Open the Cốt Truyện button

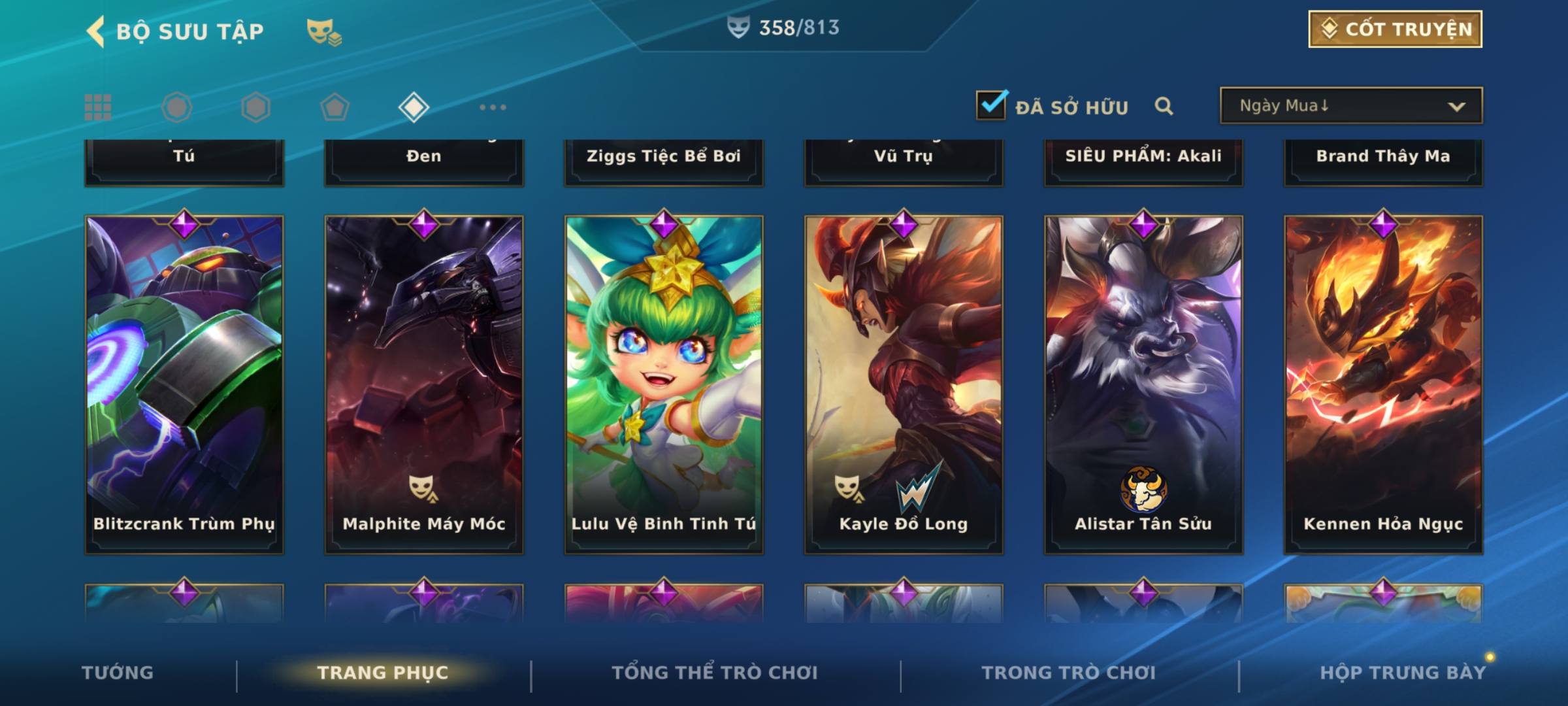pos(1395,29)
